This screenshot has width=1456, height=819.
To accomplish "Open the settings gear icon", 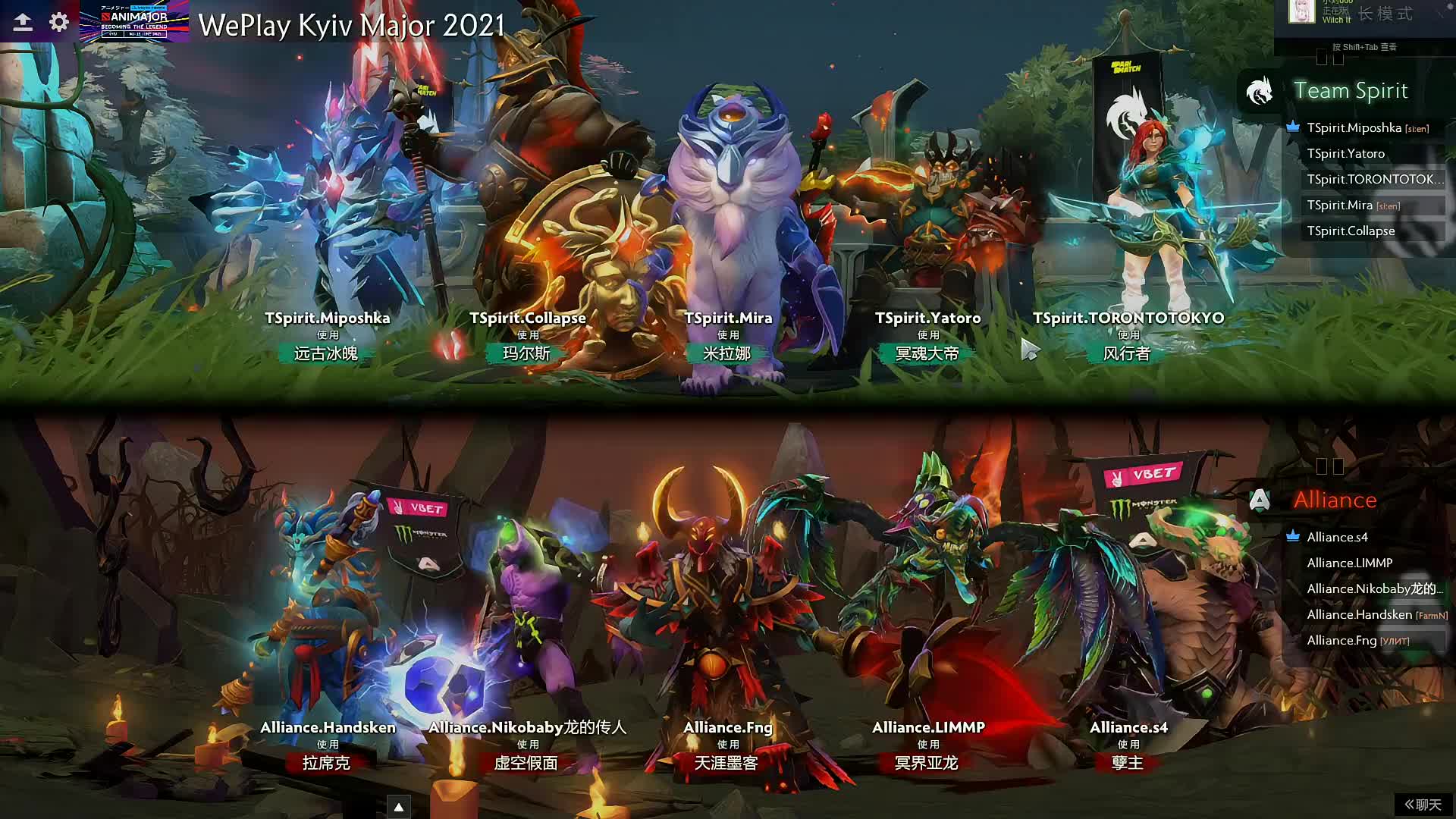I will (59, 22).
